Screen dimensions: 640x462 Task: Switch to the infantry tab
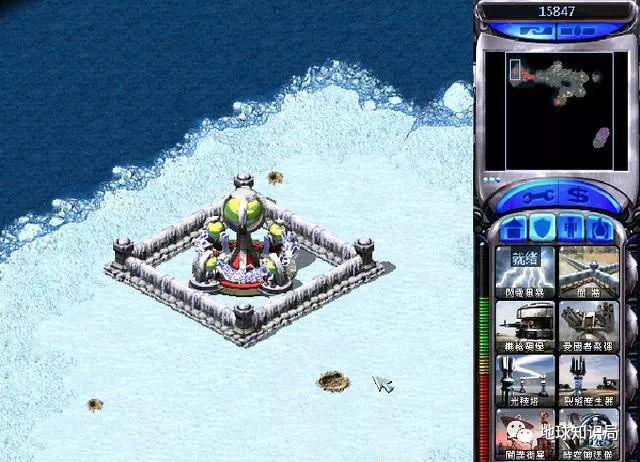pos(572,226)
